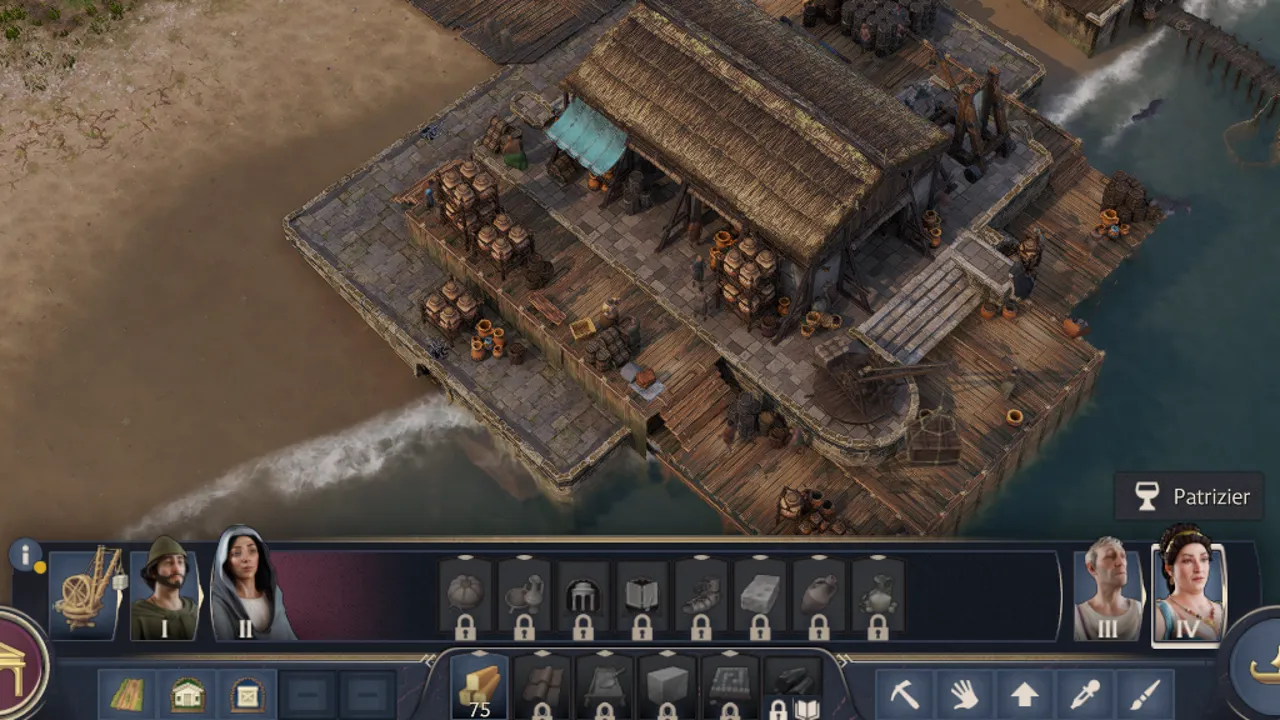
Task: Activate the pickaxe demolish tool
Action: tap(904, 694)
